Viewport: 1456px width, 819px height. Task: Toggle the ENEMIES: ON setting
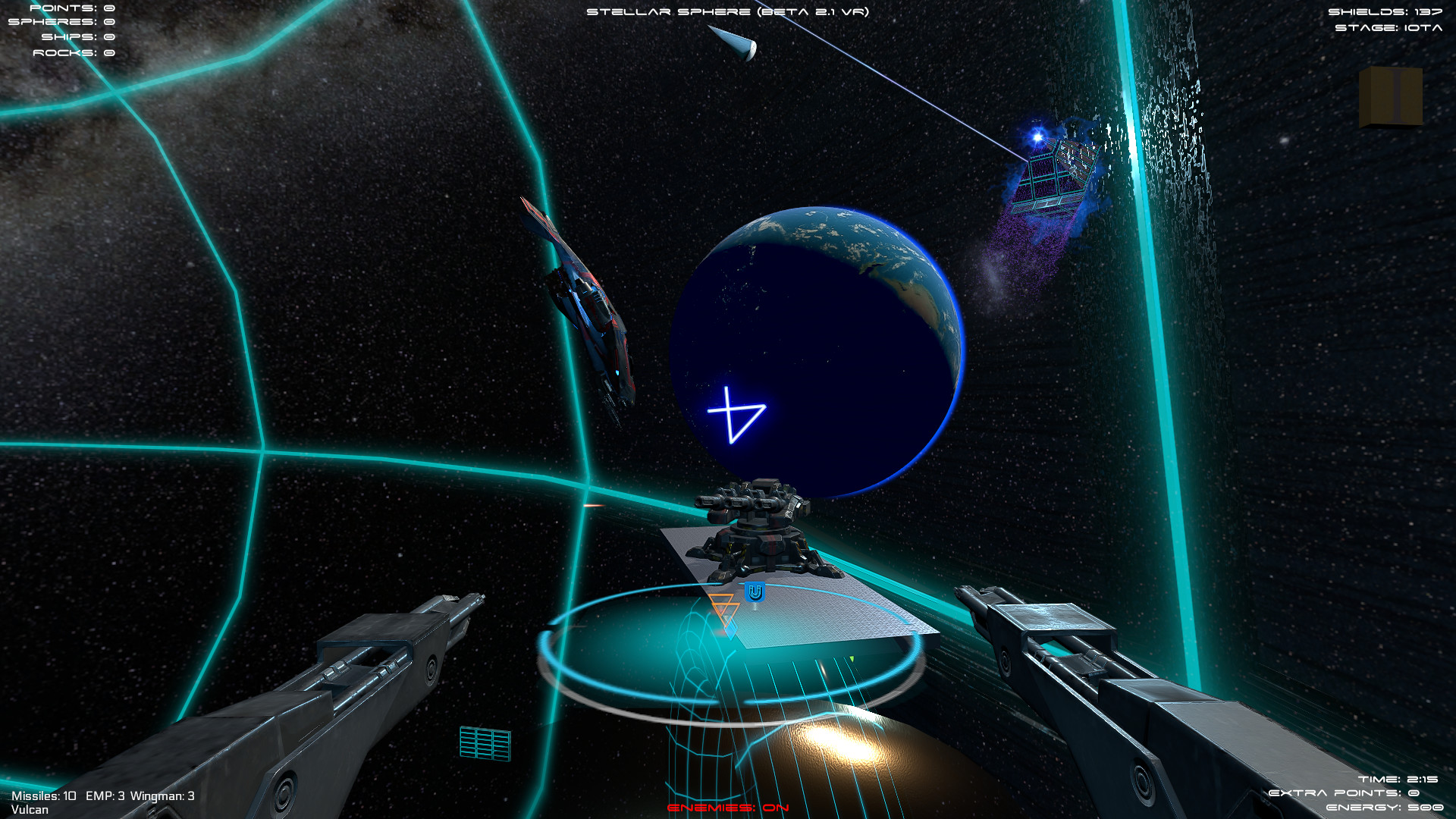[726, 808]
